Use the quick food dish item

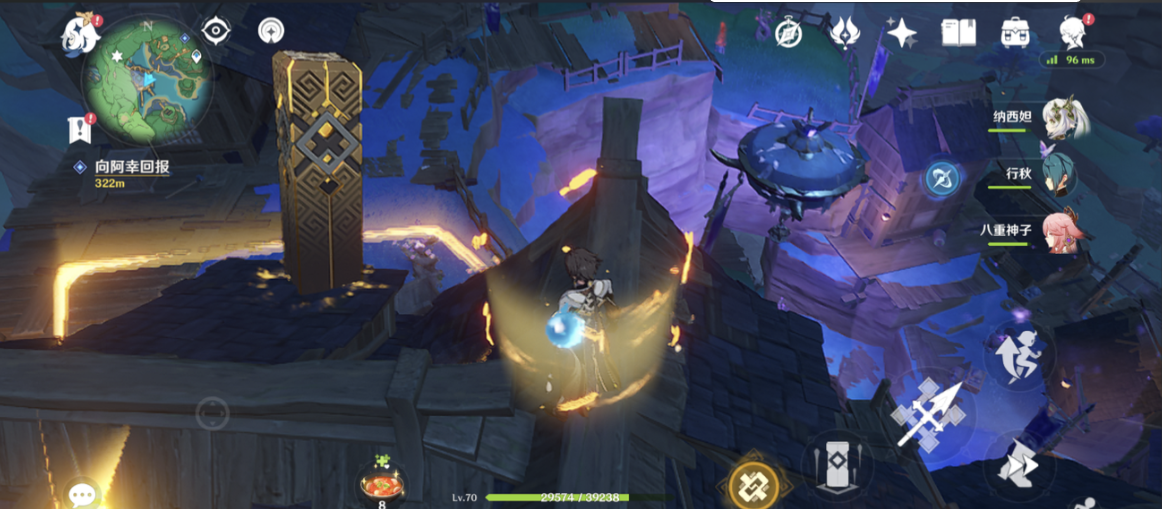pos(382,483)
